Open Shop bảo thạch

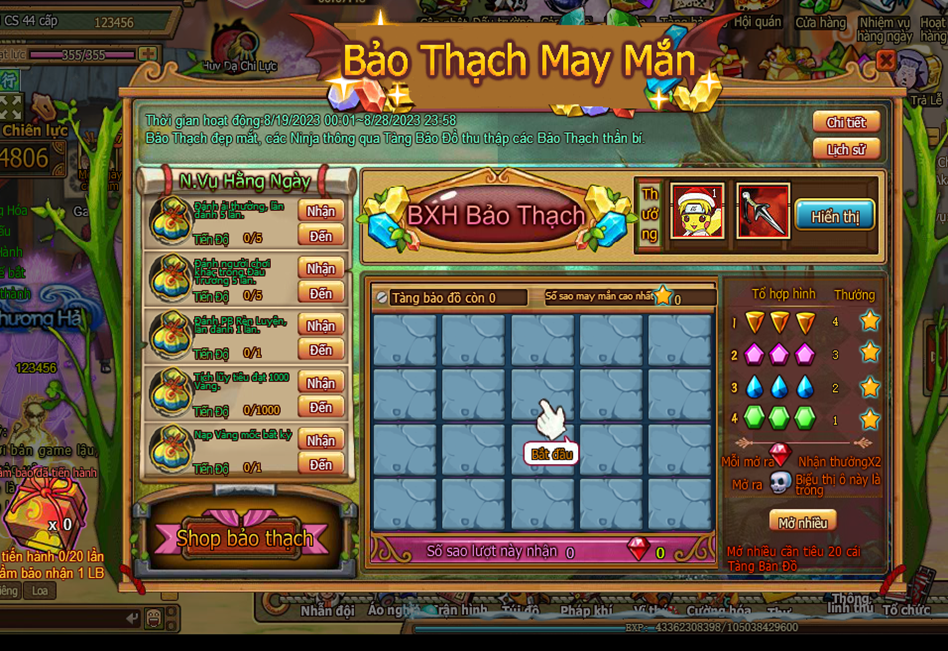coord(244,538)
